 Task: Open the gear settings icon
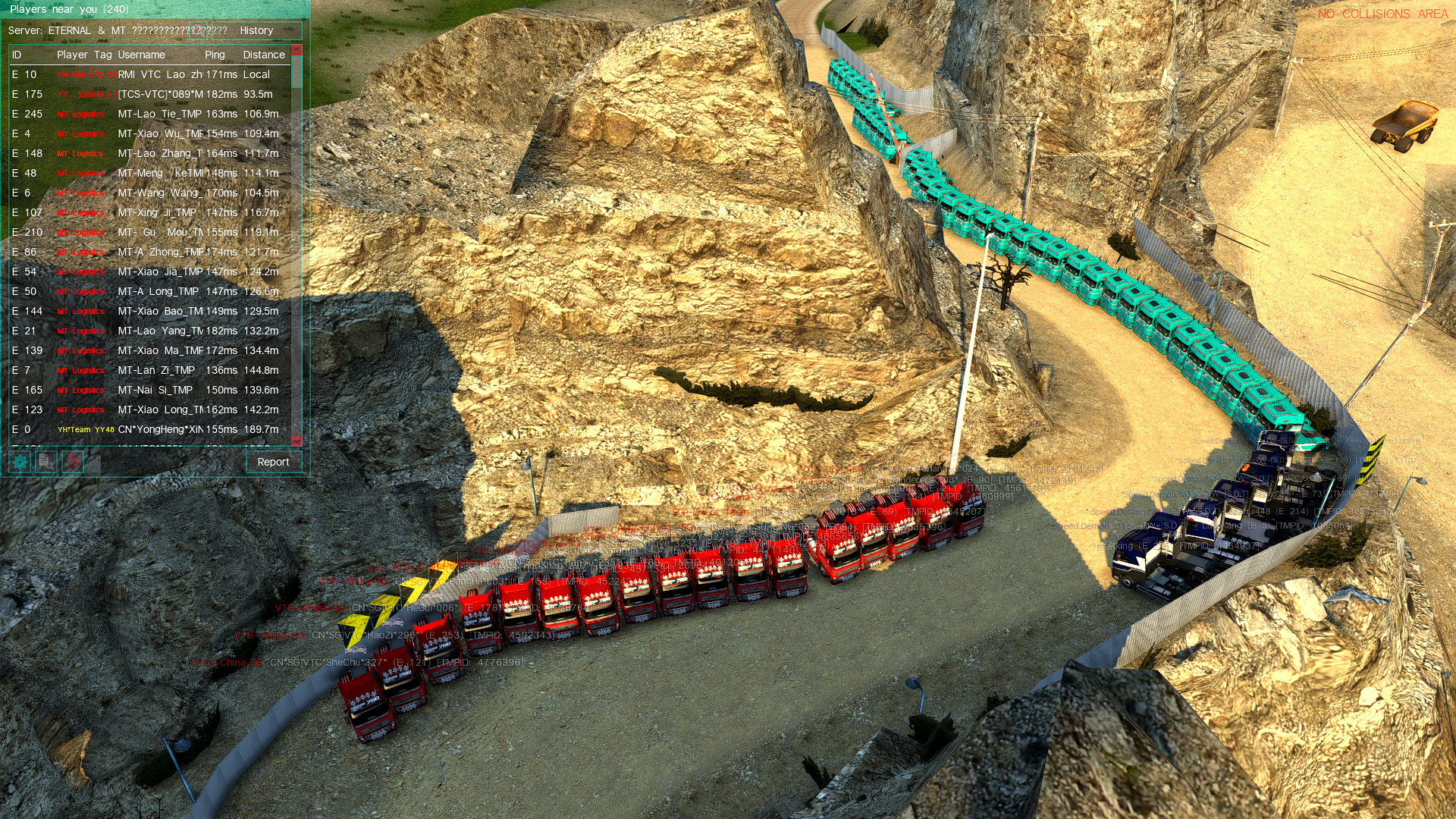point(20,462)
